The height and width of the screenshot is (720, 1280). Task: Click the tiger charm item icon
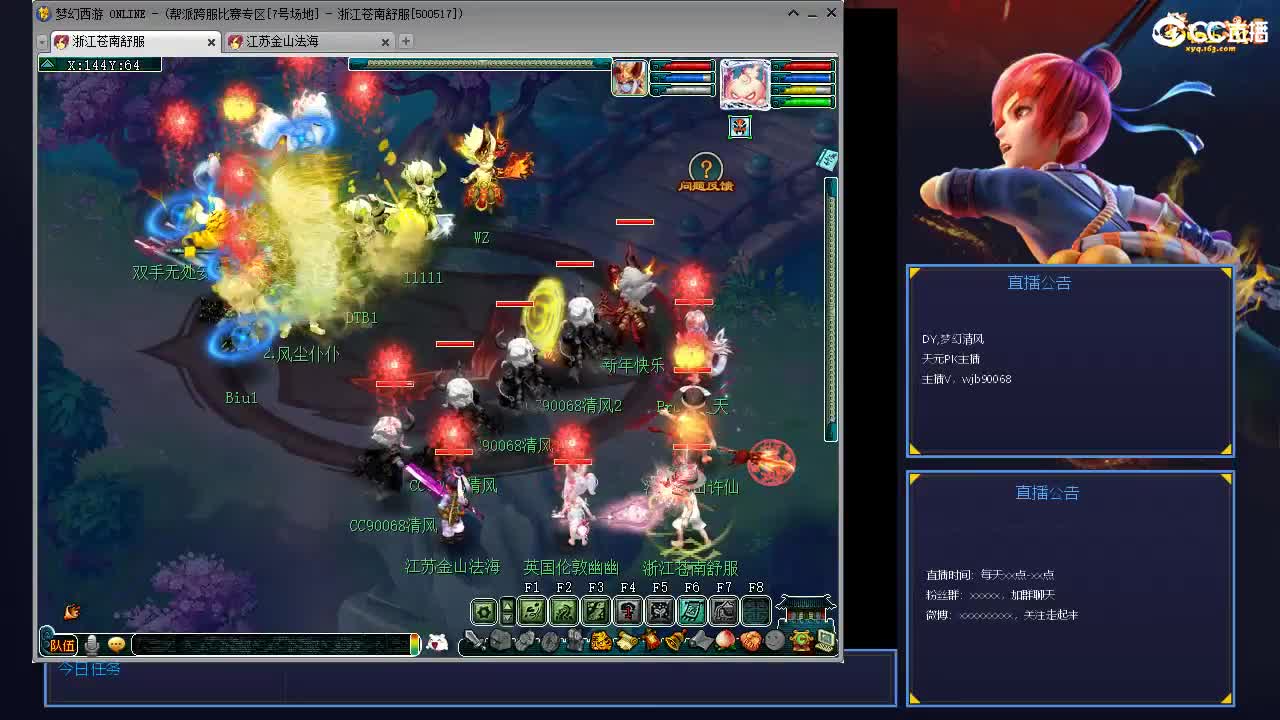pos(602,641)
